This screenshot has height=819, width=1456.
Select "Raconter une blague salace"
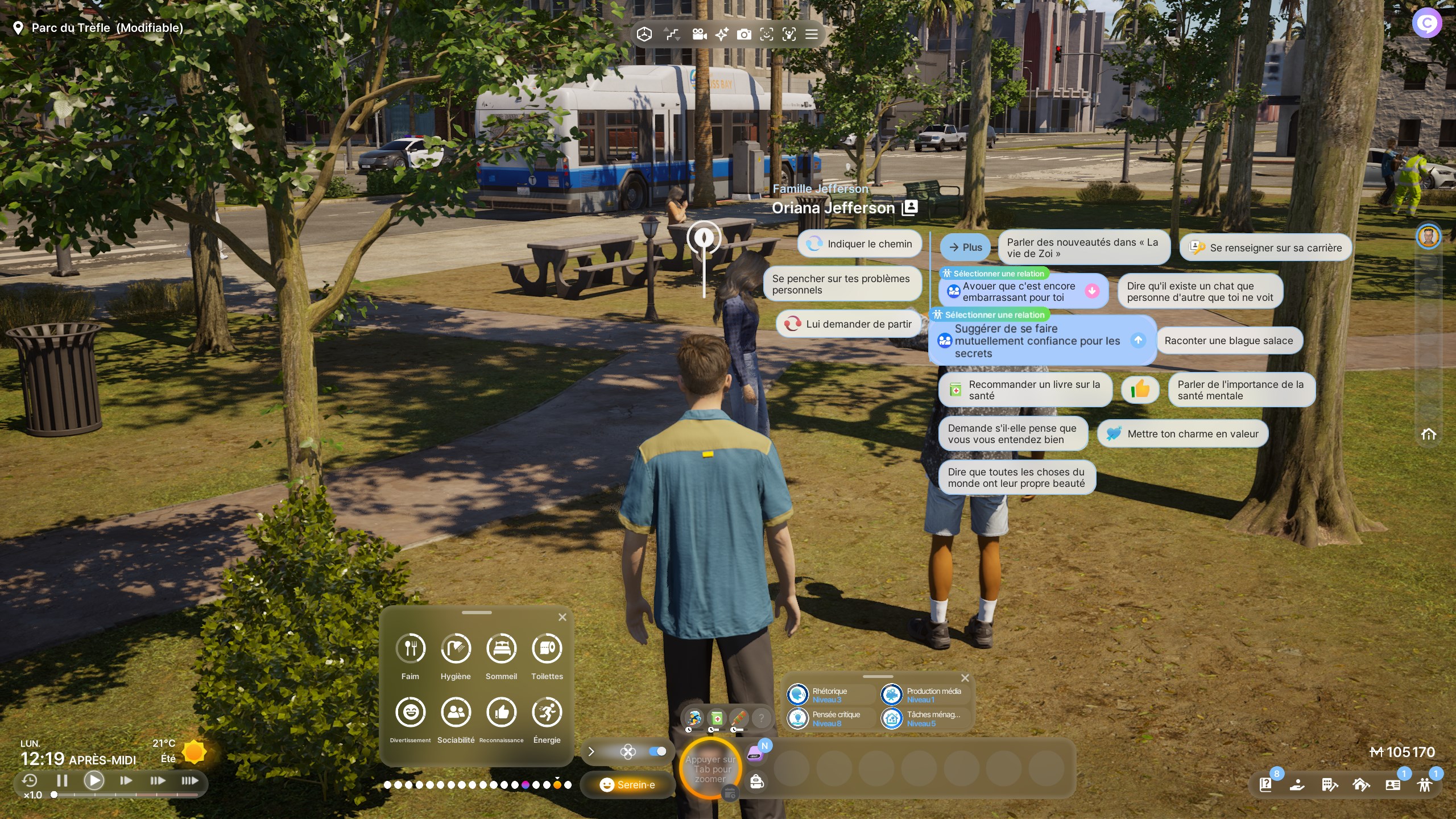[x=1228, y=341]
